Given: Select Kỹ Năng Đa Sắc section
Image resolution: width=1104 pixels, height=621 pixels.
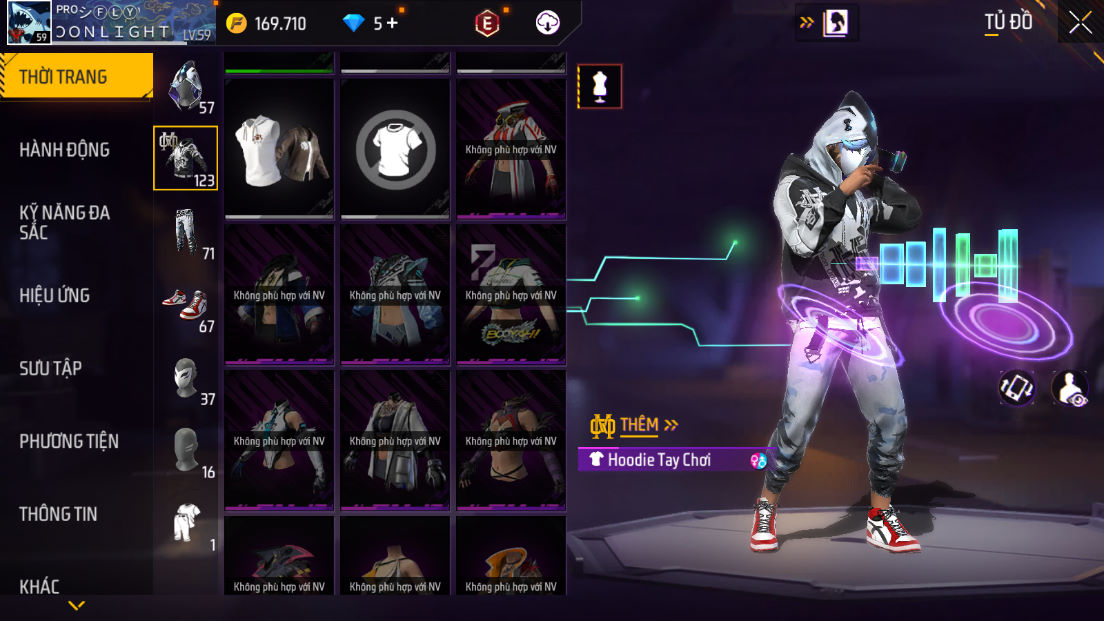Looking at the screenshot, I should tap(65, 222).
